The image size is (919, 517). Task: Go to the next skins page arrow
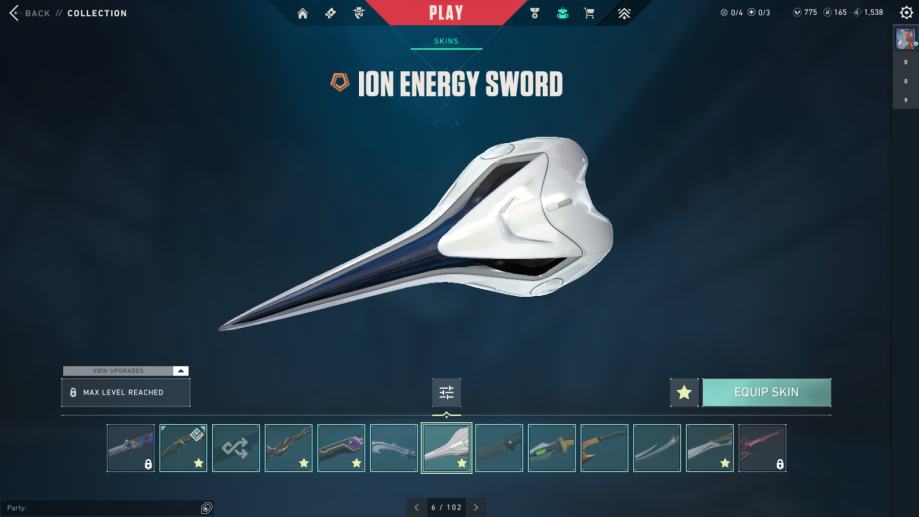[x=476, y=508]
